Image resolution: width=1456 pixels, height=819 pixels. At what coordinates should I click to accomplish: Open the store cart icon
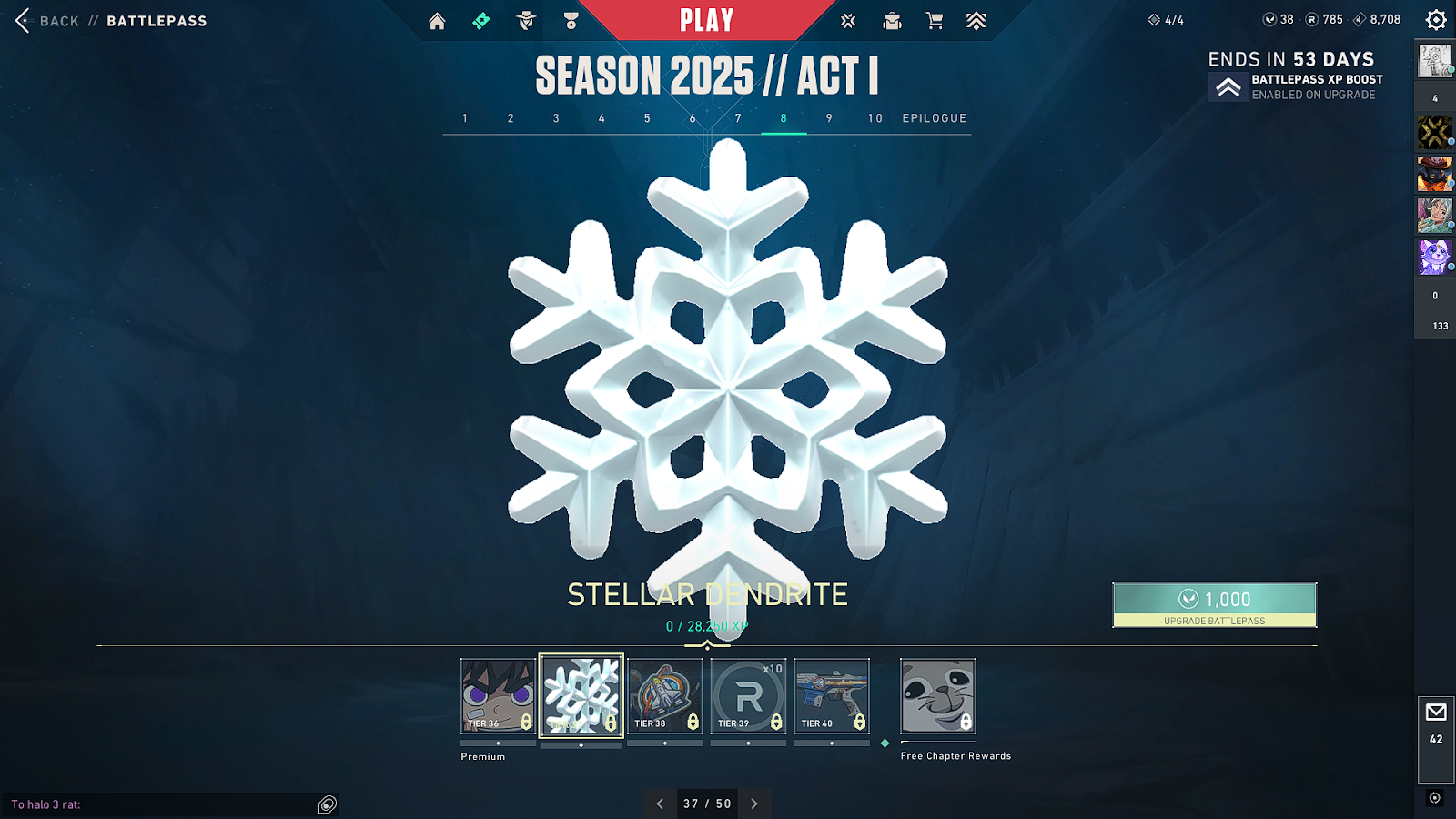pos(935,21)
